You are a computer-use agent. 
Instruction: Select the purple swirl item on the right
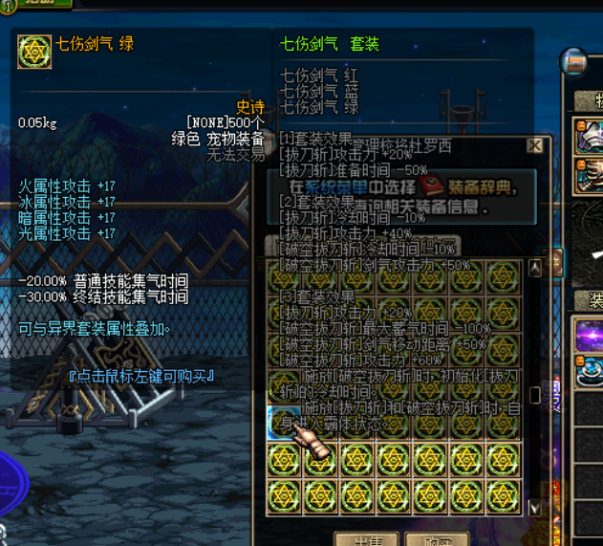(x=590, y=335)
